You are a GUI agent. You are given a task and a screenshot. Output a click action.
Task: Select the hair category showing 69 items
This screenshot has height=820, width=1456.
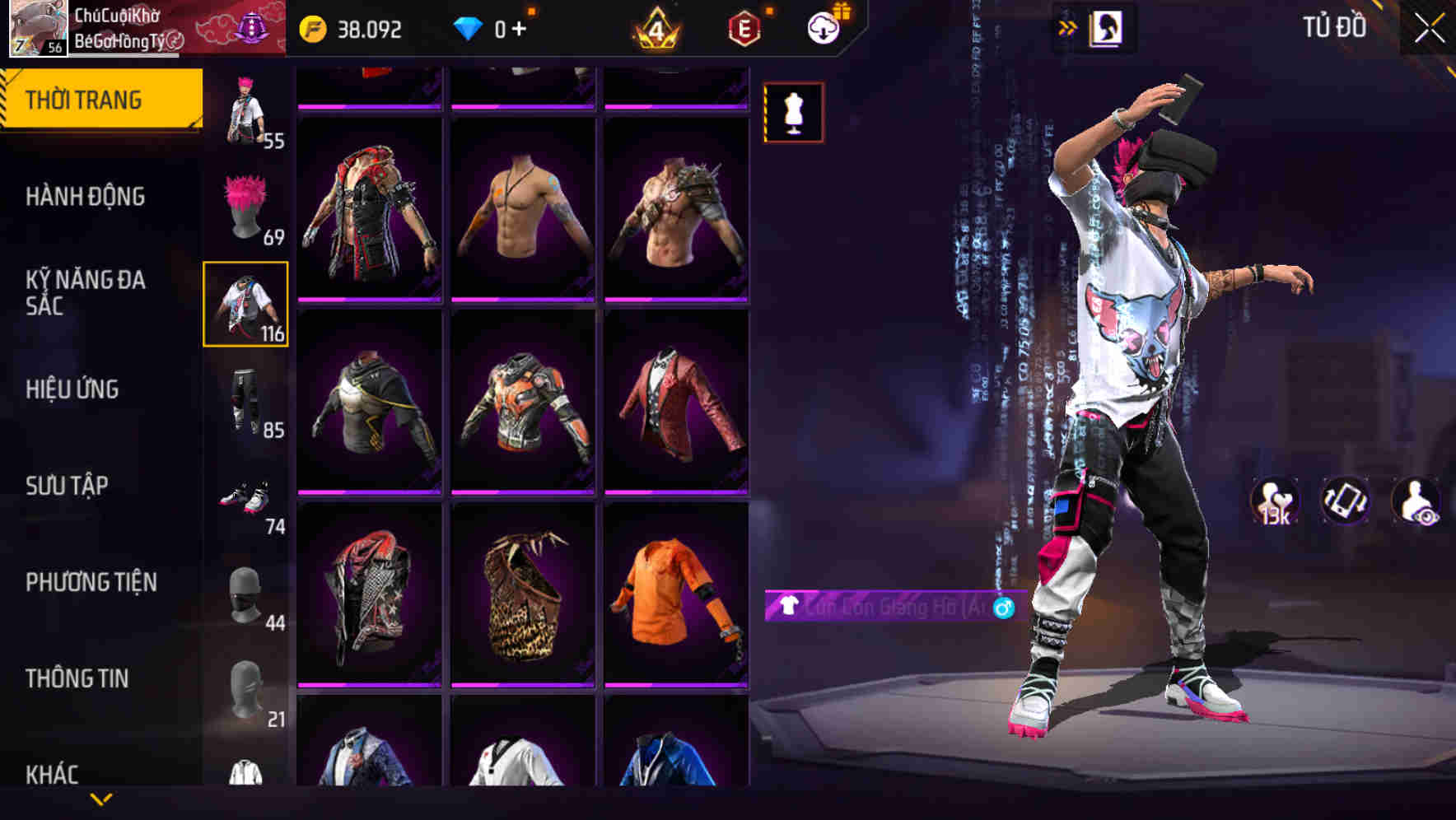click(245, 207)
